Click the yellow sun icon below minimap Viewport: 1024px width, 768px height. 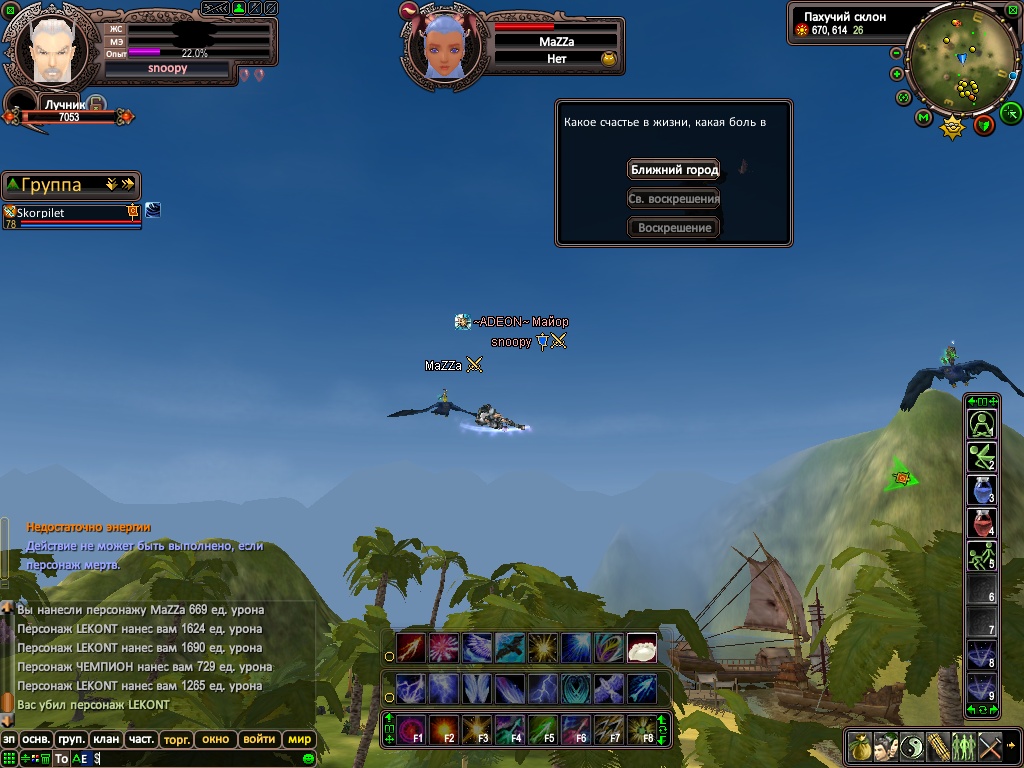point(953,126)
